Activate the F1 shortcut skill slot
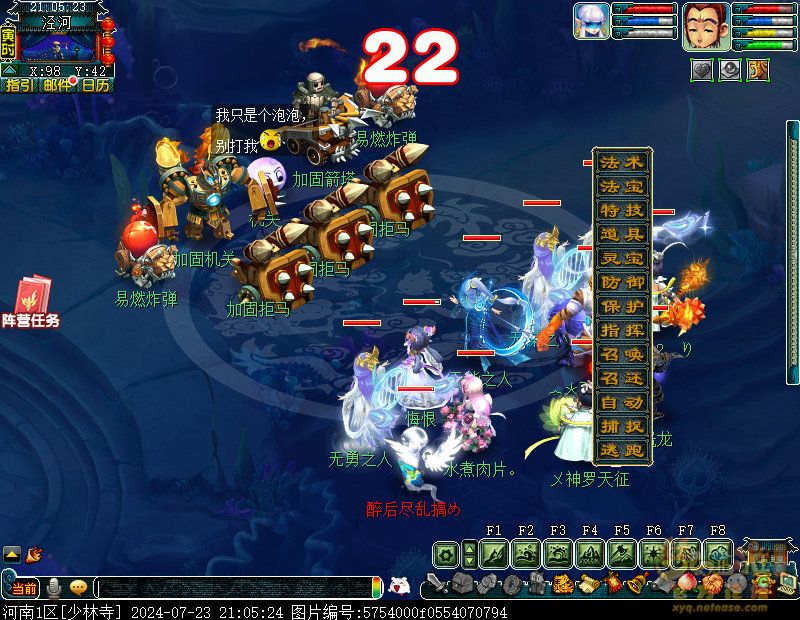The height and width of the screenshot is (620, 800). (494, 553)
